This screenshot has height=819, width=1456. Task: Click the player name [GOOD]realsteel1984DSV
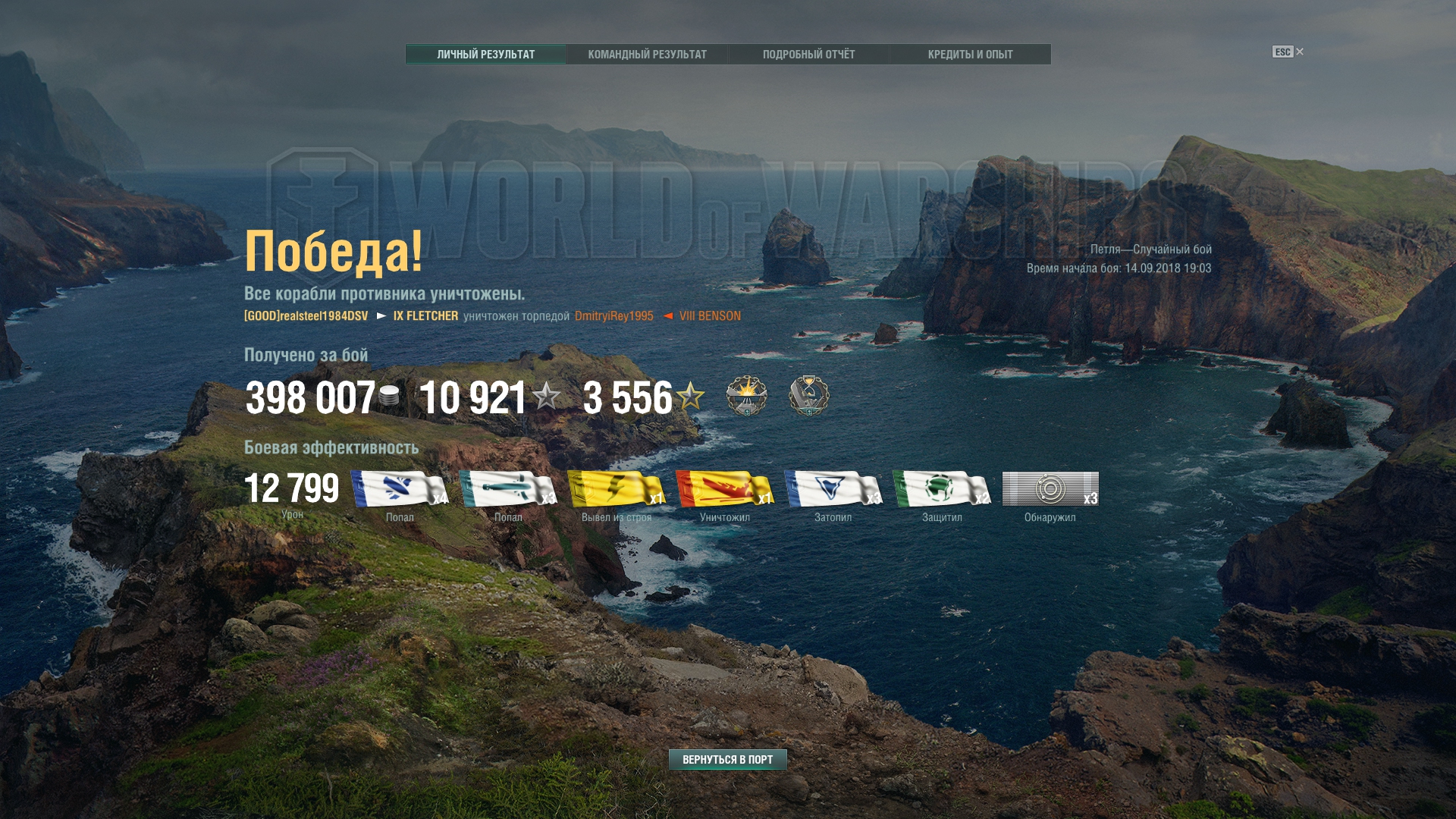(x=306, y=316)
